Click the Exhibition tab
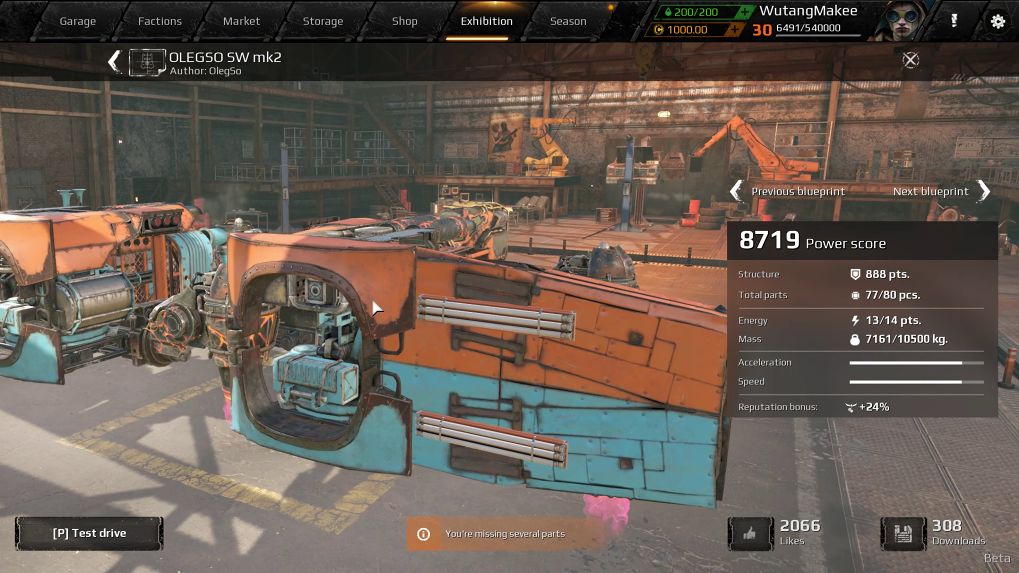Viewport: 1019px width, 573px height. tap(487, 21)
